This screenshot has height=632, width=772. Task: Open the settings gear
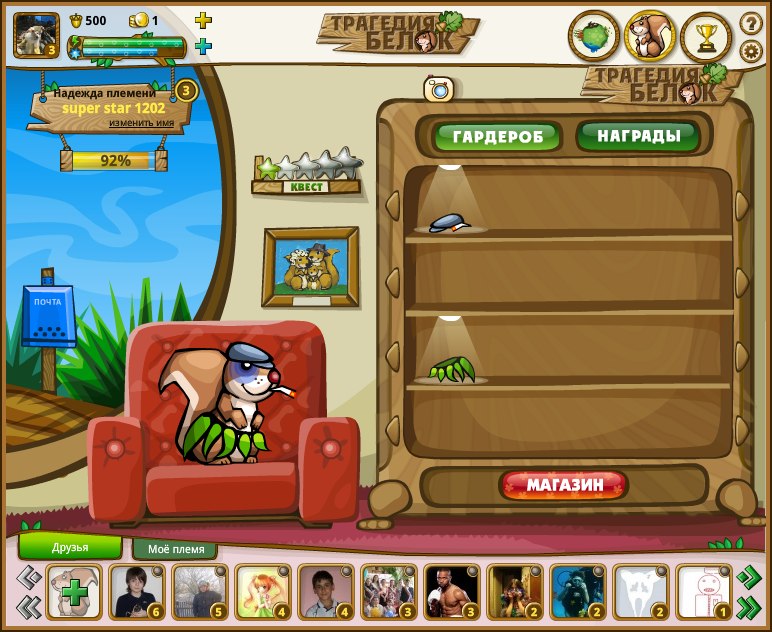pos(750,51)
